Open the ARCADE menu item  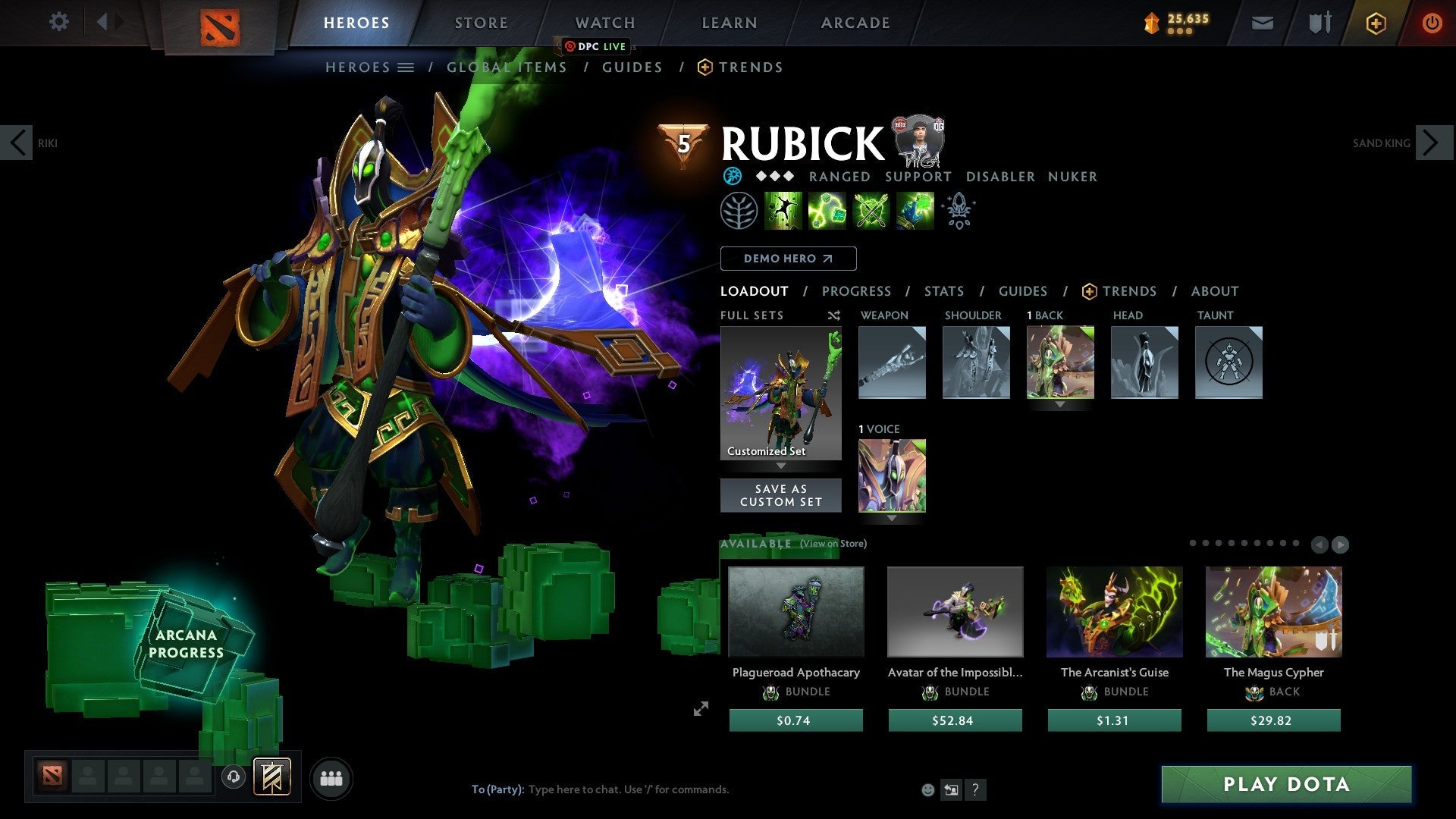pyautogui.click(x=855, y=23)
